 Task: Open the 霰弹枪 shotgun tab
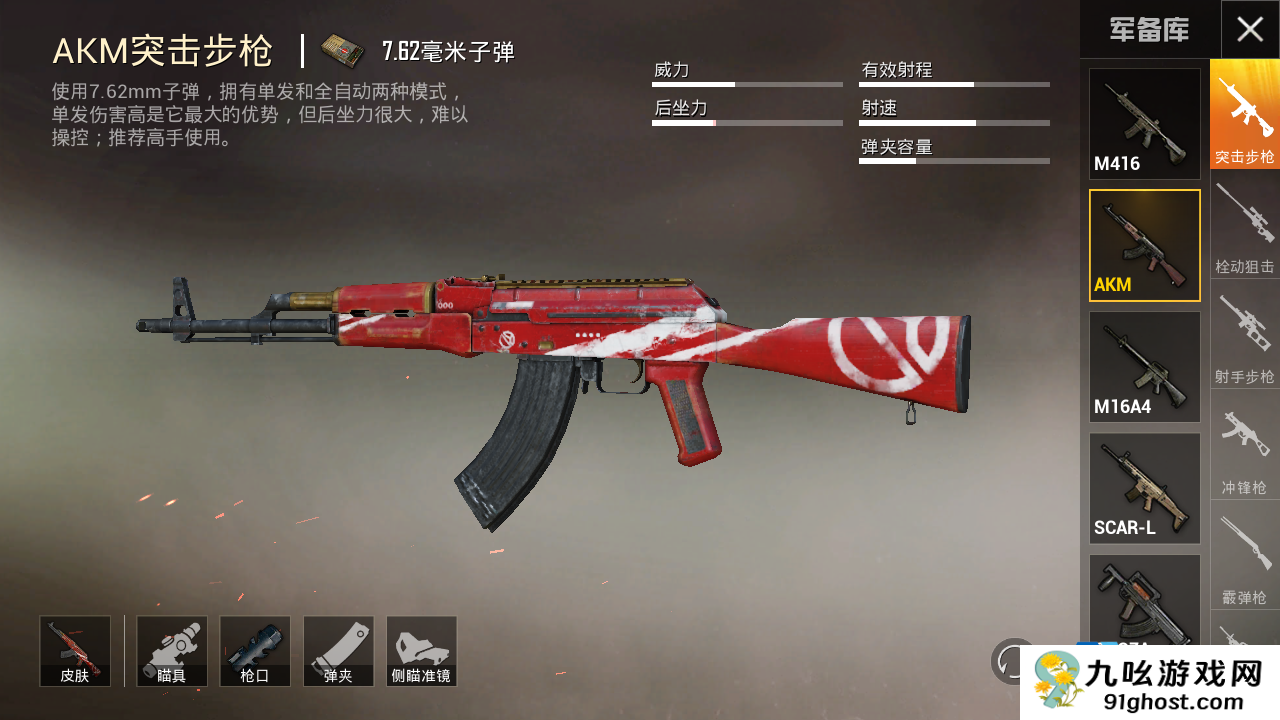(x=1245, y=554)
